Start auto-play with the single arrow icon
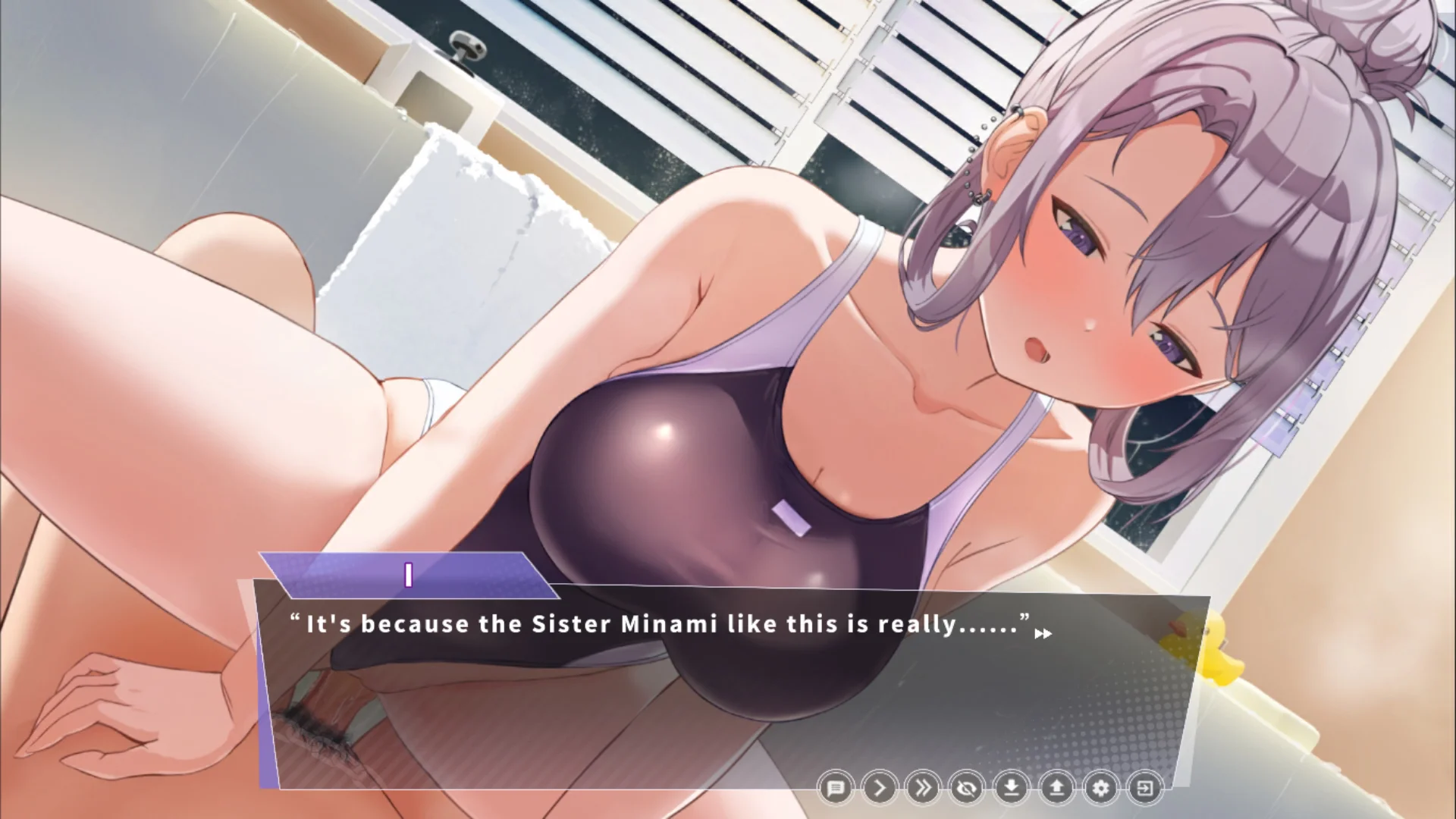This screenshot has height=819, width=1456. pos(880,789)
